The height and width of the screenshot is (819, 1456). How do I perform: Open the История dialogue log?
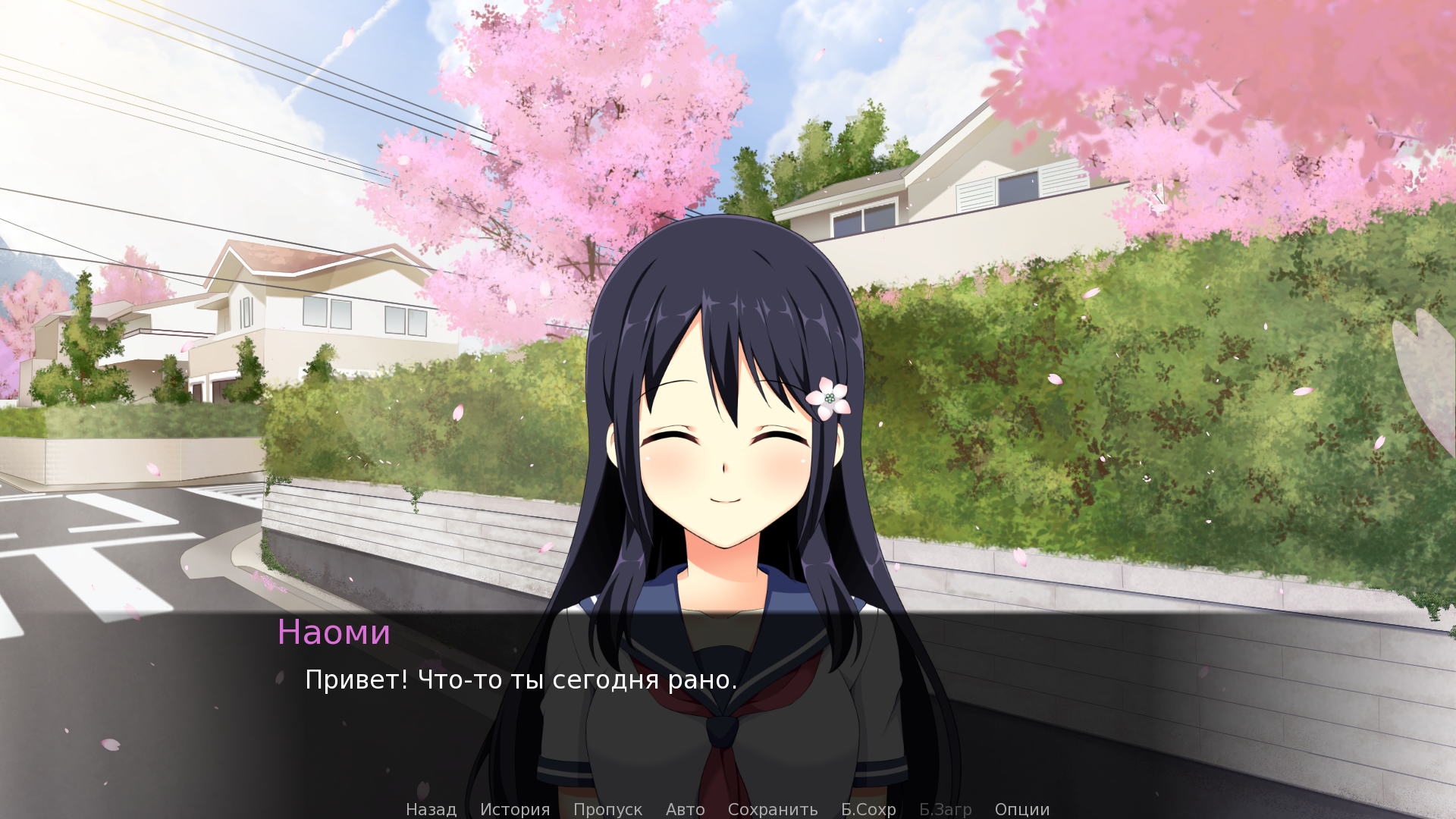pos(515,809)
